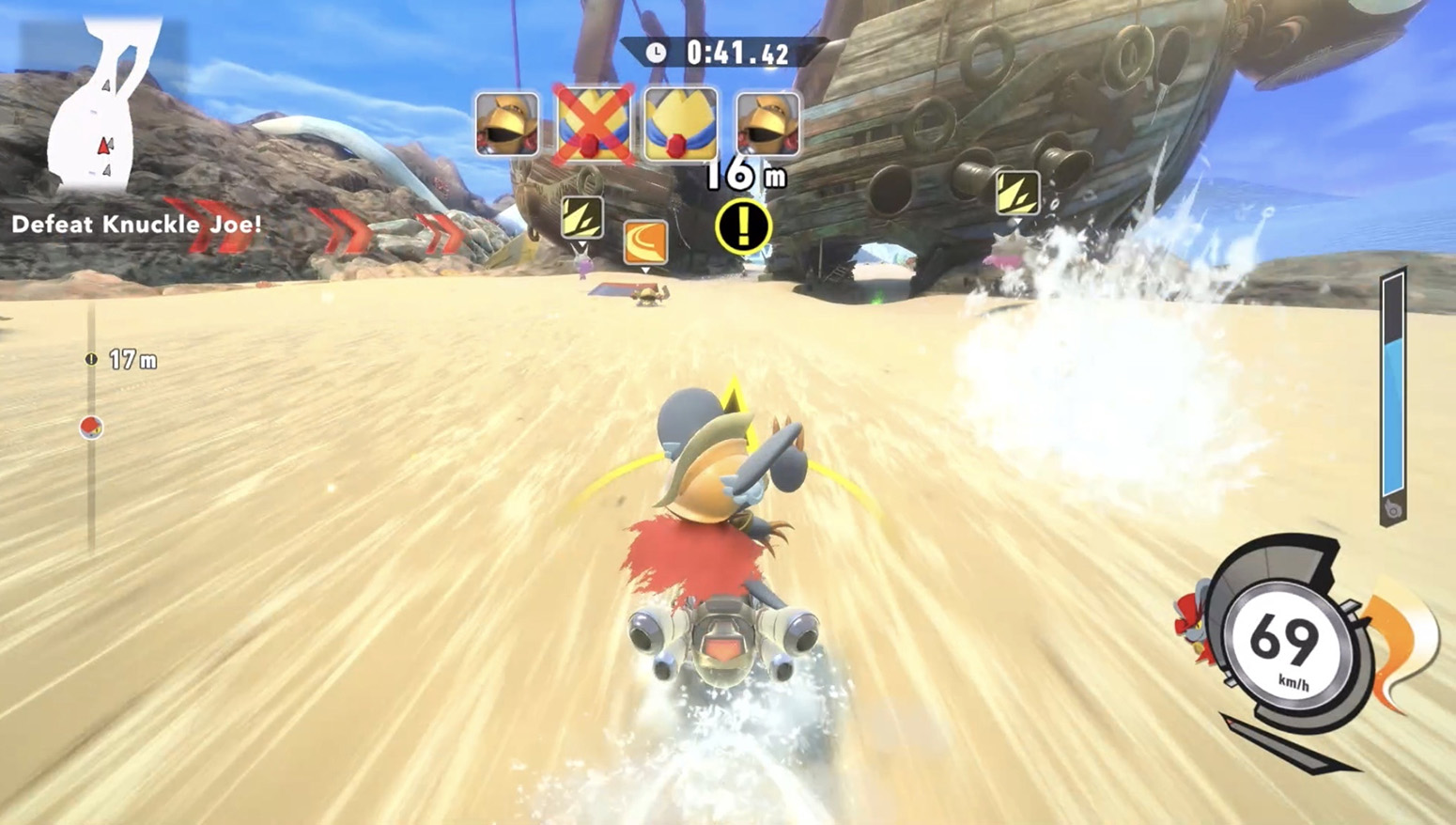Viewport: 1456px width, 825px height.
Task: Click the crossed-out Knuckle Joe target icon
Action: pyautogui.click(x=592, y=124)
